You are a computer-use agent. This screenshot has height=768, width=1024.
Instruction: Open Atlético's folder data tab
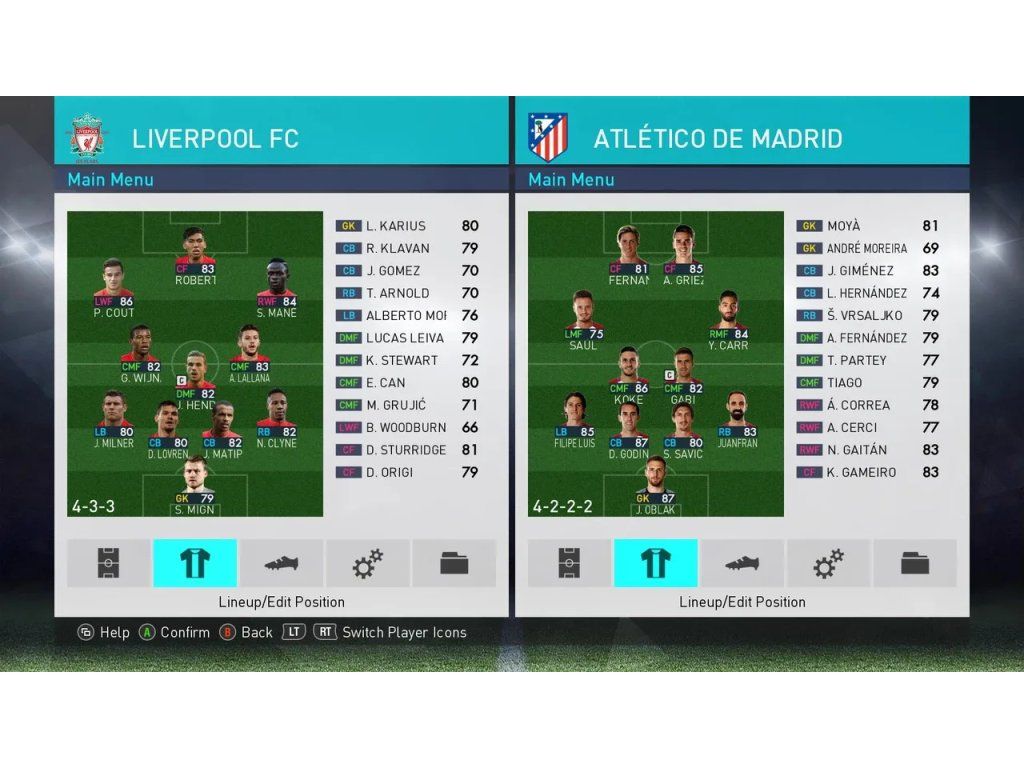914,563
